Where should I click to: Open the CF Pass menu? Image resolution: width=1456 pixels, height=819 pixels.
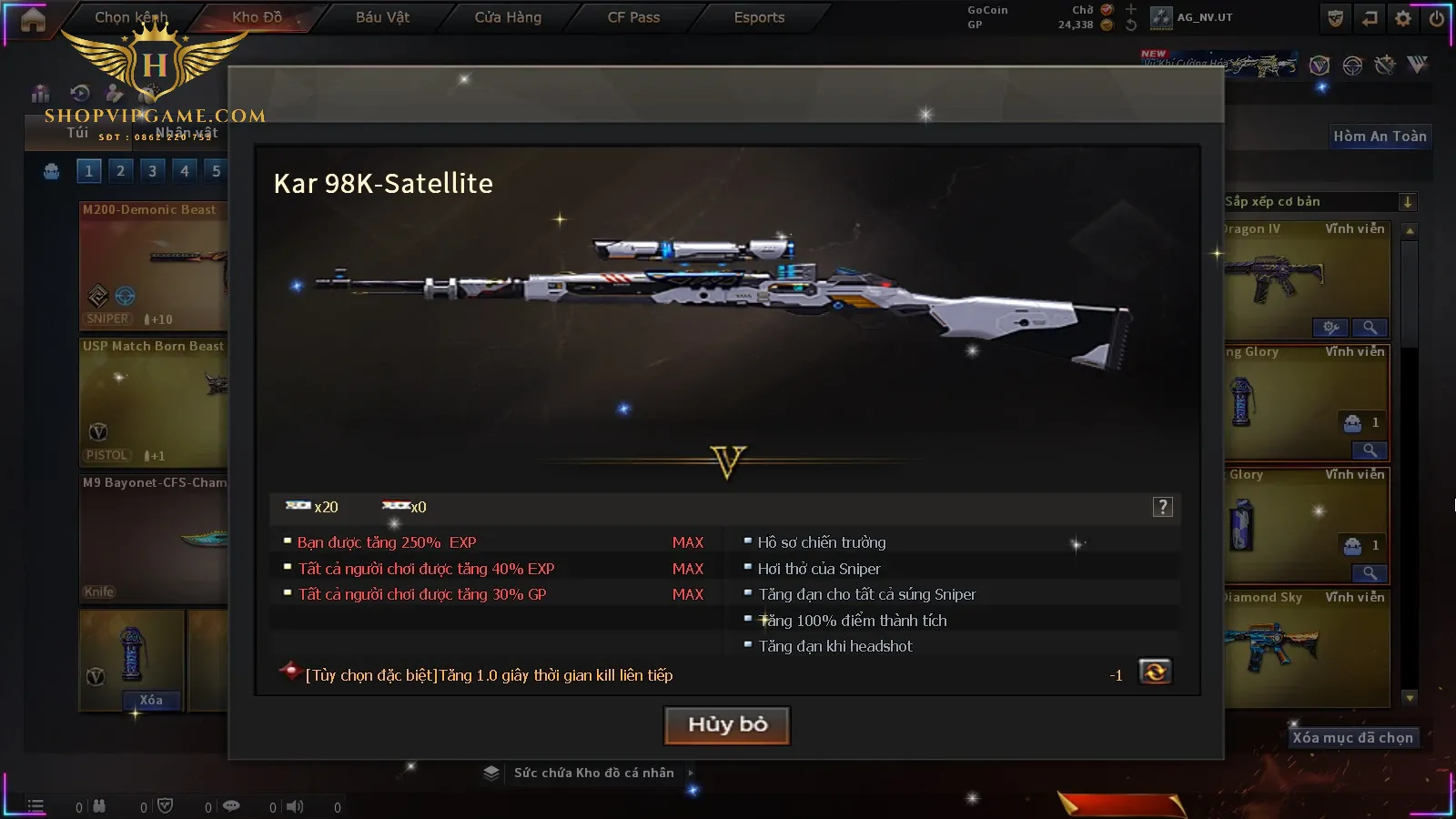(633, 17)
